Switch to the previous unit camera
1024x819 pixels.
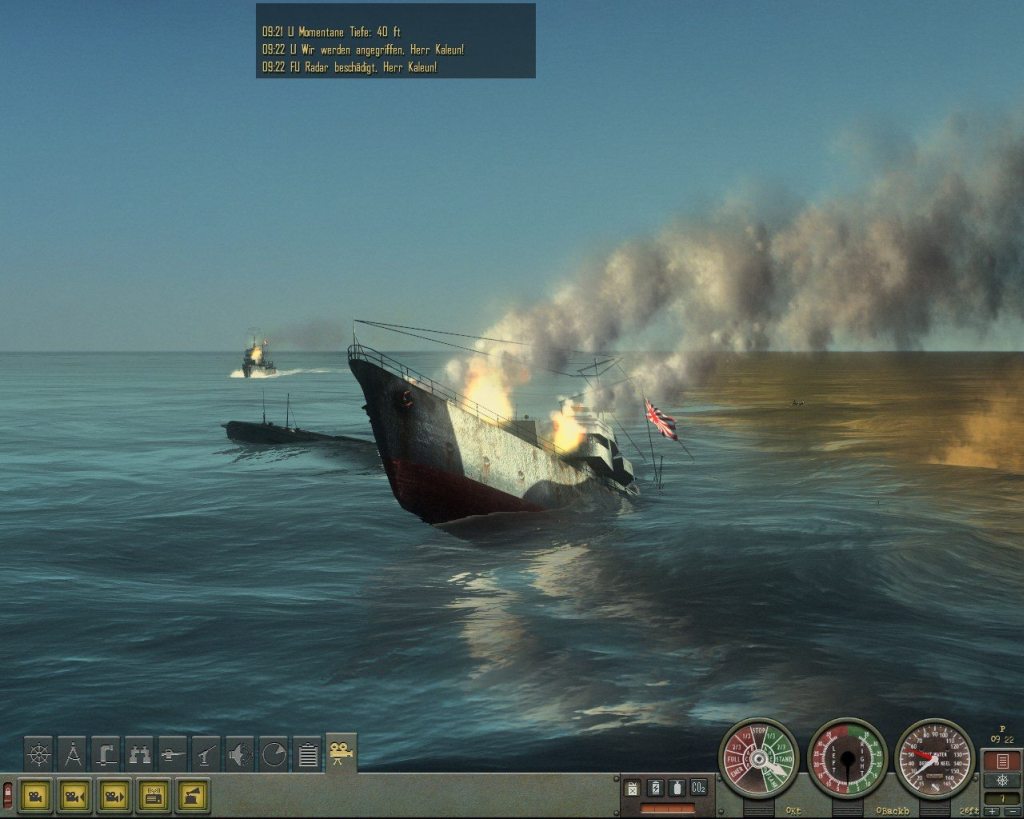(x=75, y=796)
